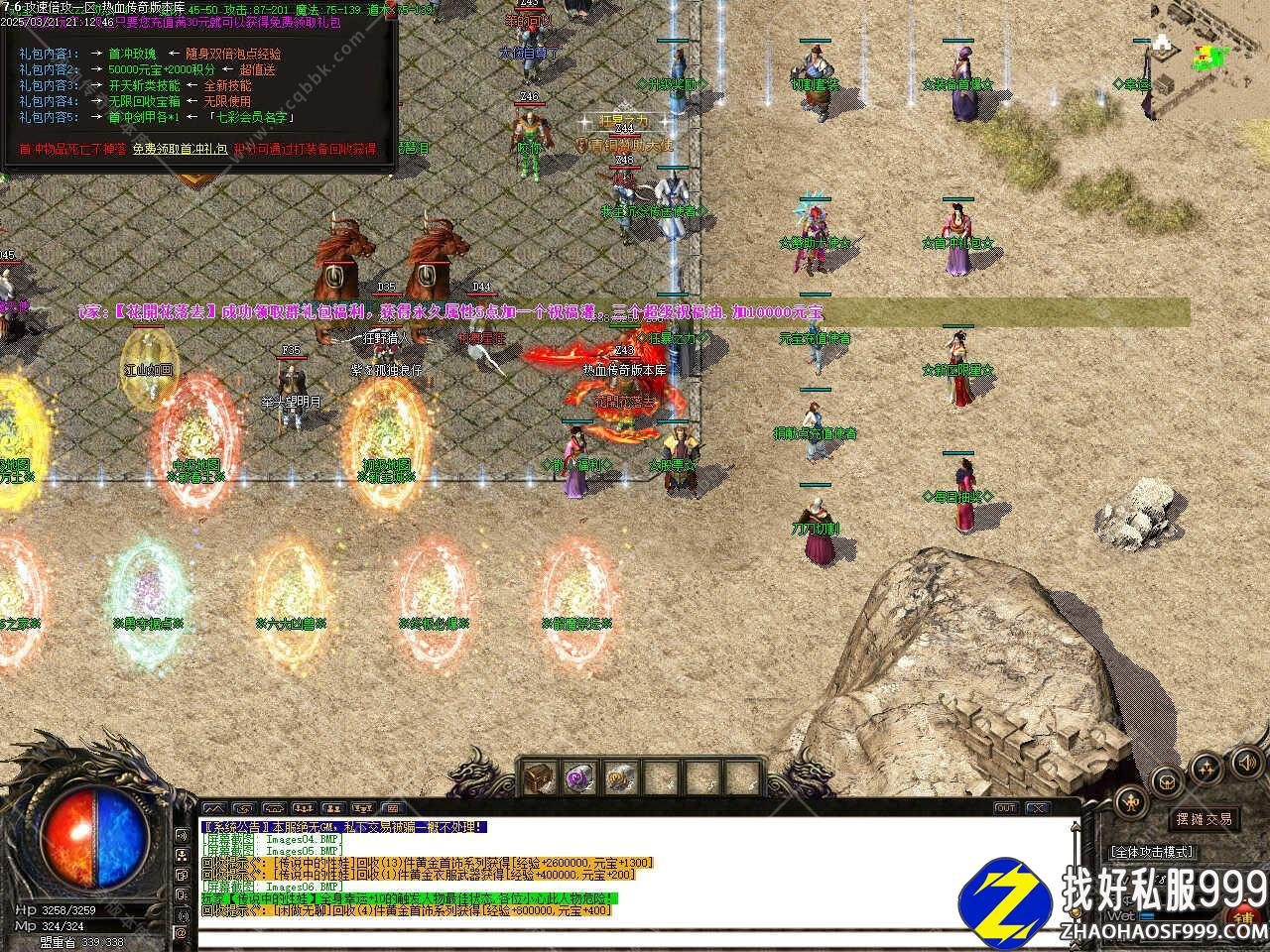1270x952 pixels.
Task: Close the chat panel with X button
Action: pos(1037,808)
